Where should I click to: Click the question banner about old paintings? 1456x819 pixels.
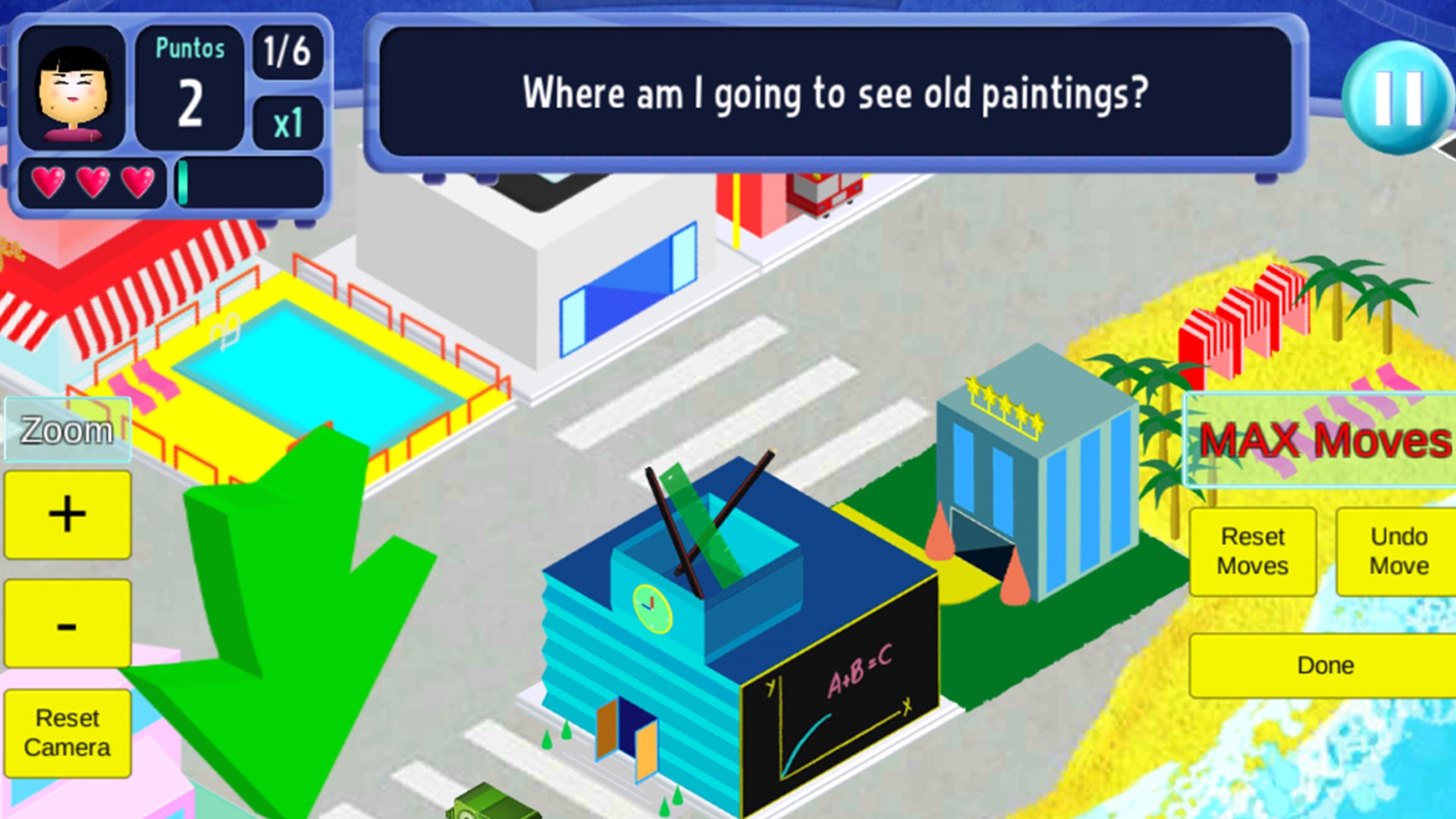click(834, 94)
